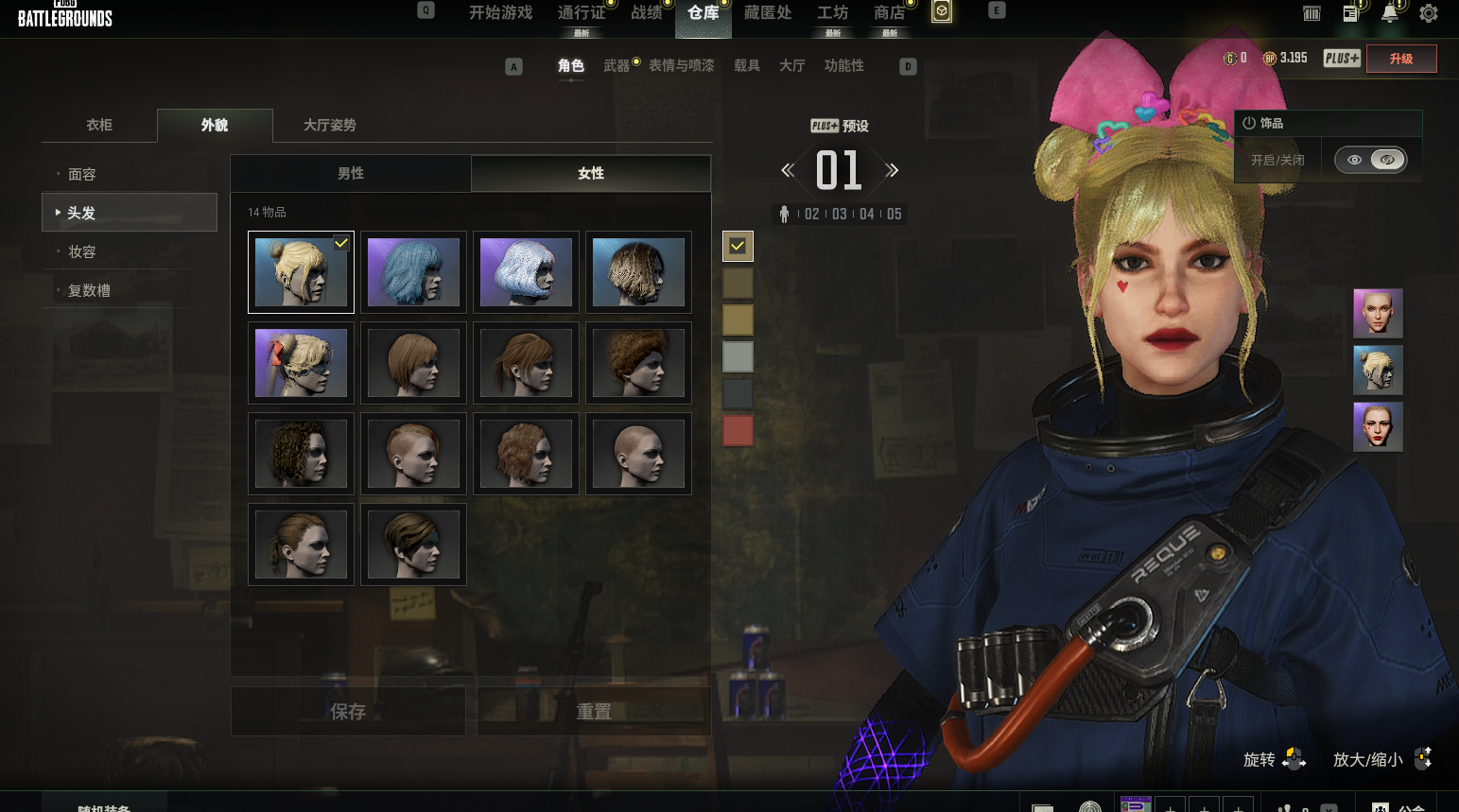The image size is (1459, 812).
Task: Open the 大厅姿势 lobby pose tab
Action: coord(329,125)
